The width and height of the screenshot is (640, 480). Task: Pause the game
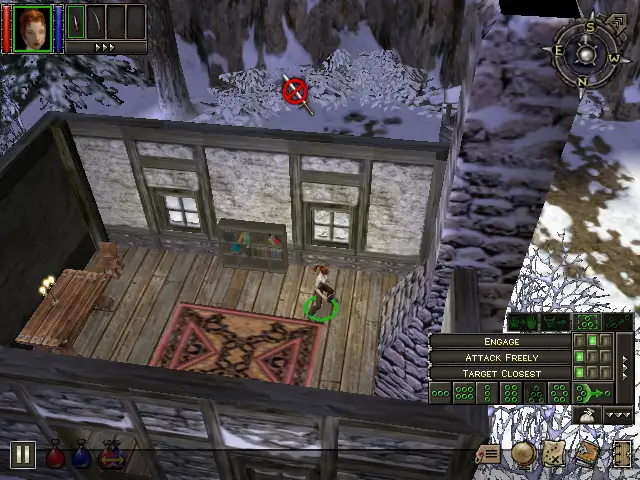pyautogui.click(x=22, y=456)
